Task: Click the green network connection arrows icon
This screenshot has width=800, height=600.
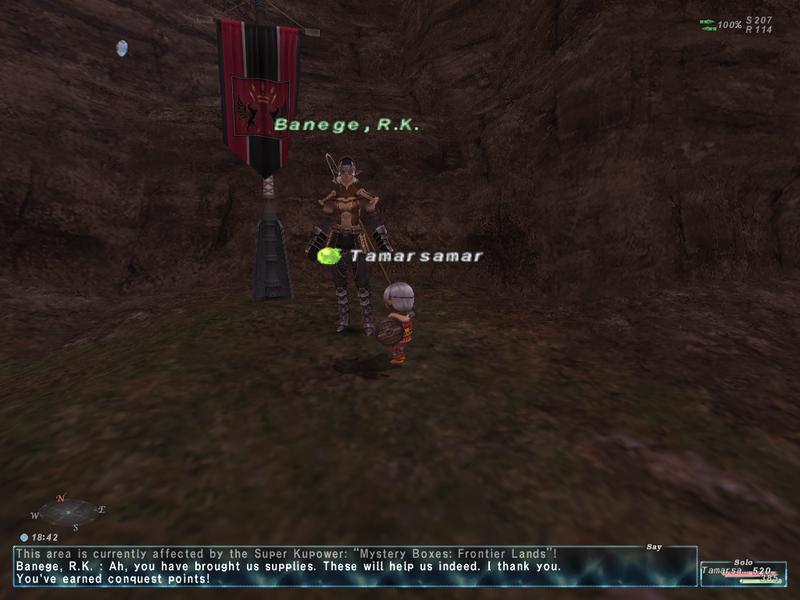Action: [x=707, y=24]
